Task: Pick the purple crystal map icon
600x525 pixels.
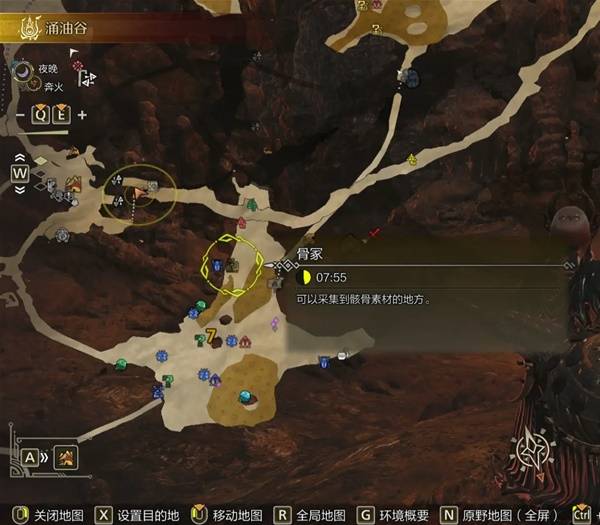Action: (275, 324)
